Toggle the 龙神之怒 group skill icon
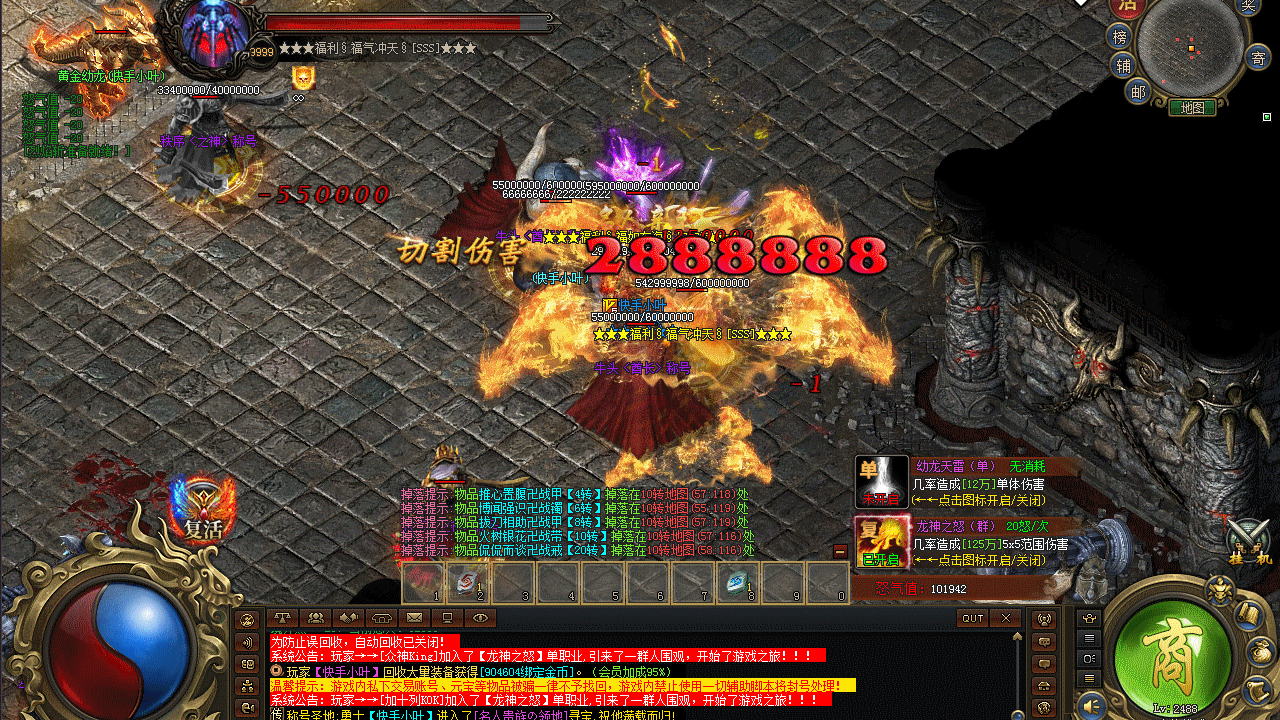1280x720 pixels. tap(881, 543)
